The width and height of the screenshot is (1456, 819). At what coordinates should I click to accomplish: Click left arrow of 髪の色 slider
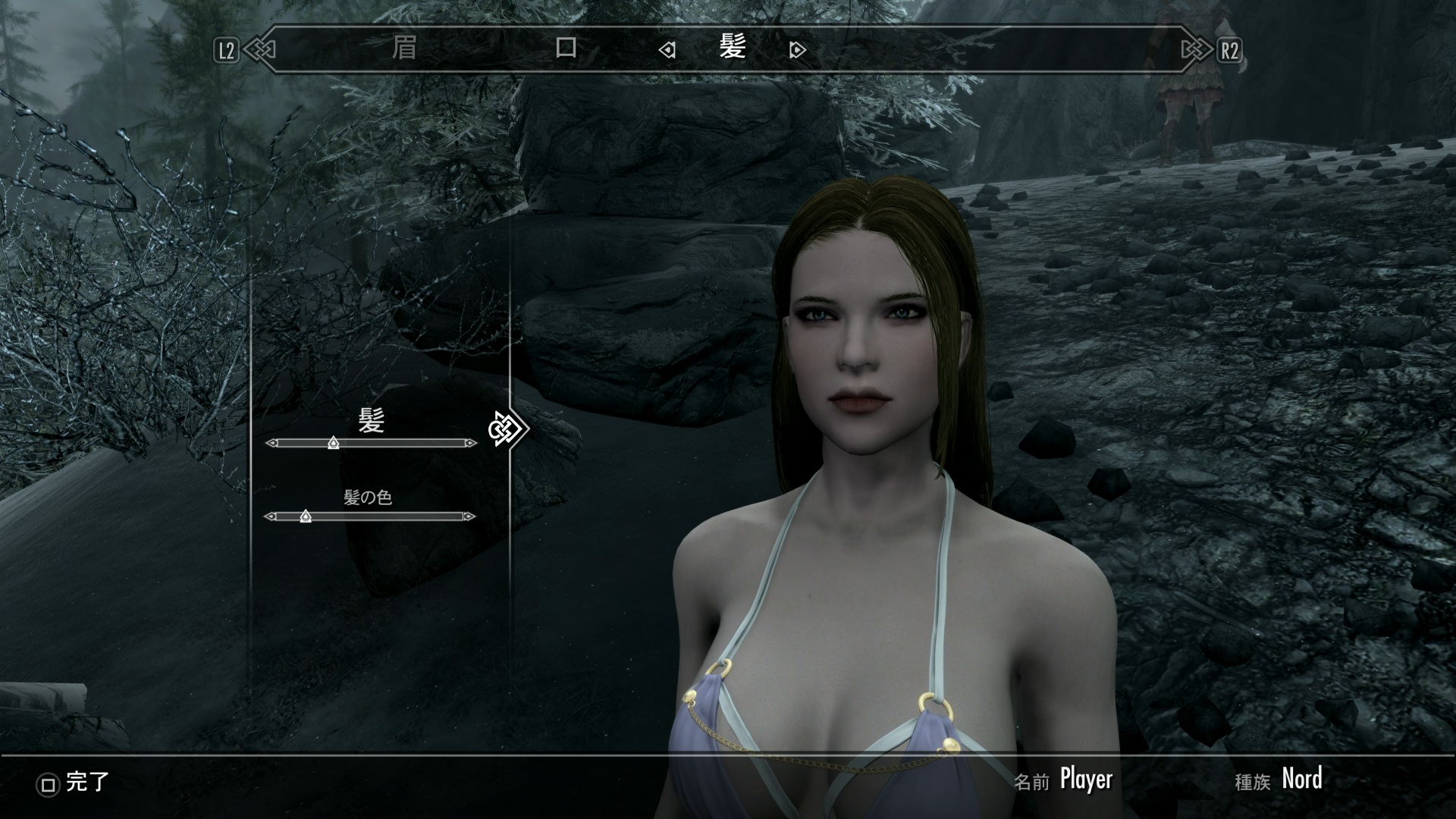coord(270,516)
